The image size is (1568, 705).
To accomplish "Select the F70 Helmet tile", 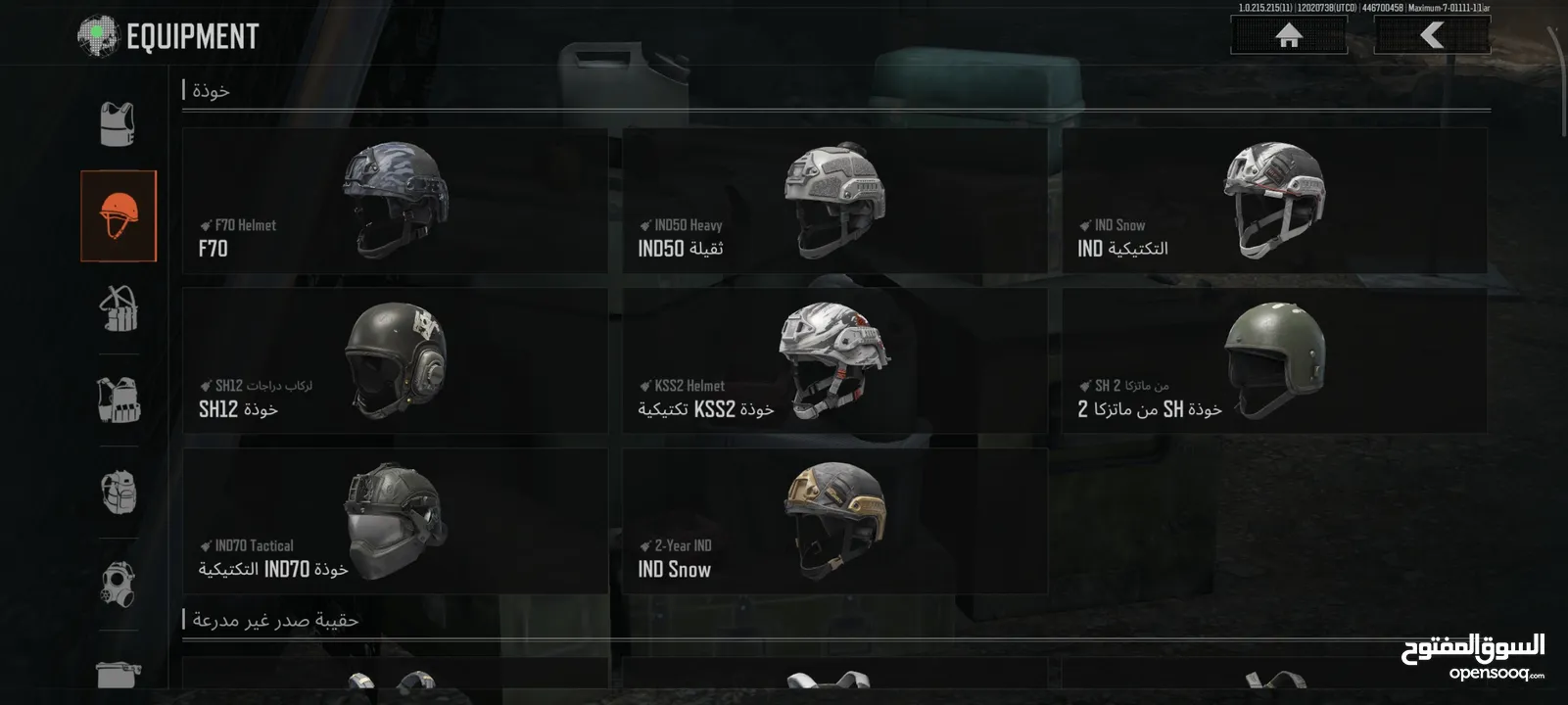I will coord(395,201).
